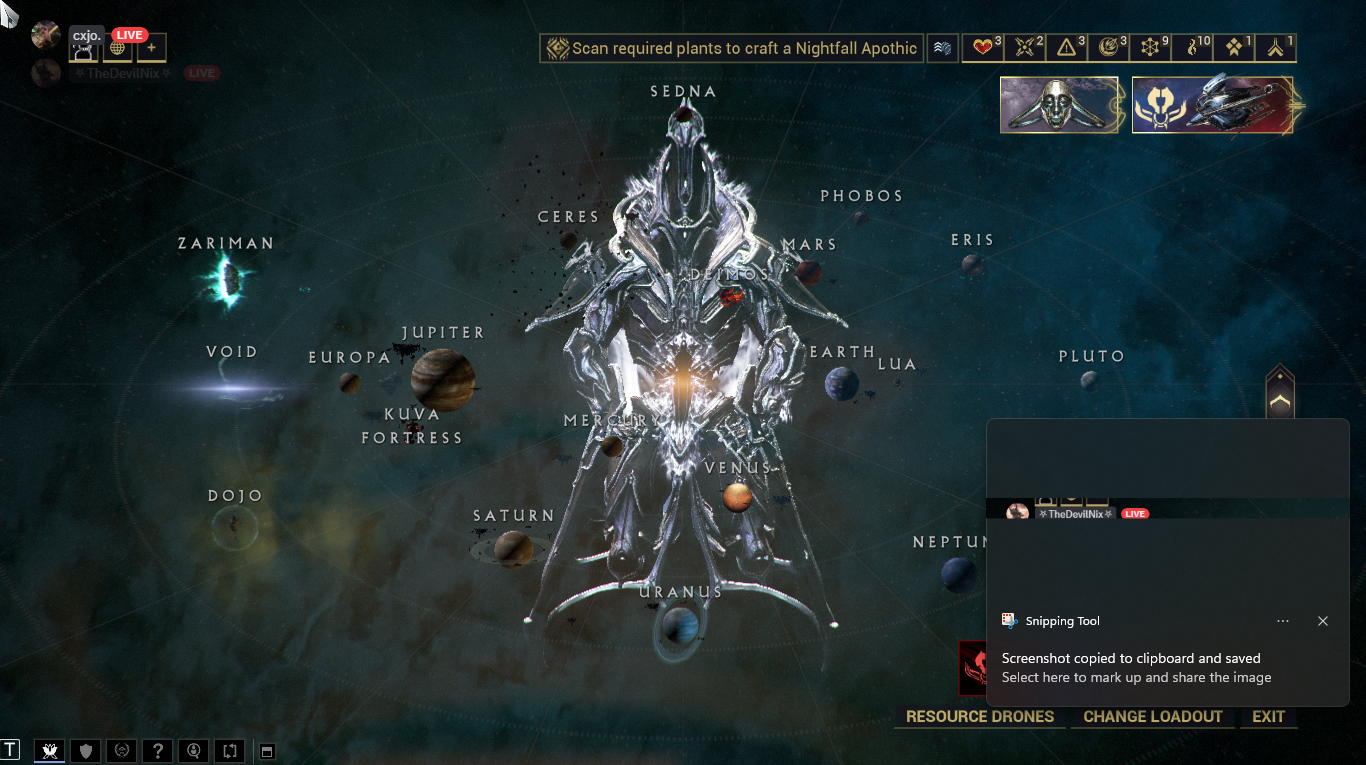Open the Void region

pos(233,386)
